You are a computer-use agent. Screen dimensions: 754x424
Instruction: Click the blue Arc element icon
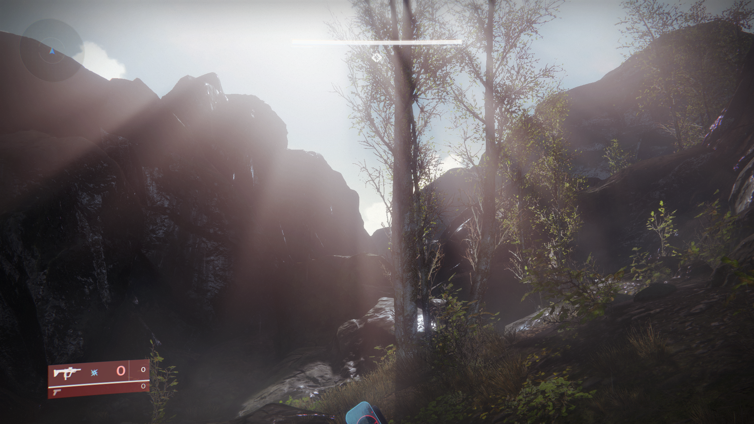95,372
